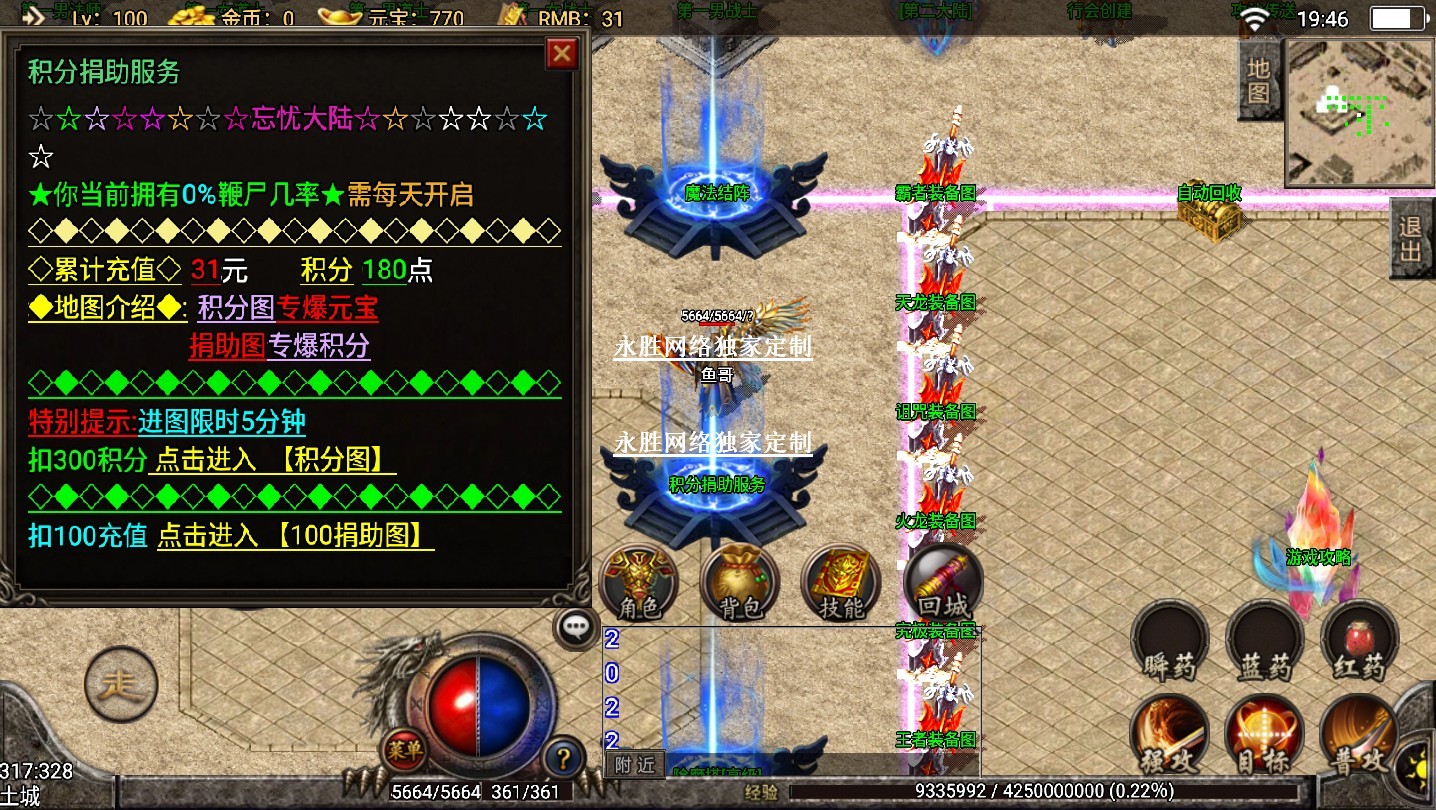Use the 红药 health potion slot
The width and height of the screenshot is (1436, 810).
tap(1359, 640)
